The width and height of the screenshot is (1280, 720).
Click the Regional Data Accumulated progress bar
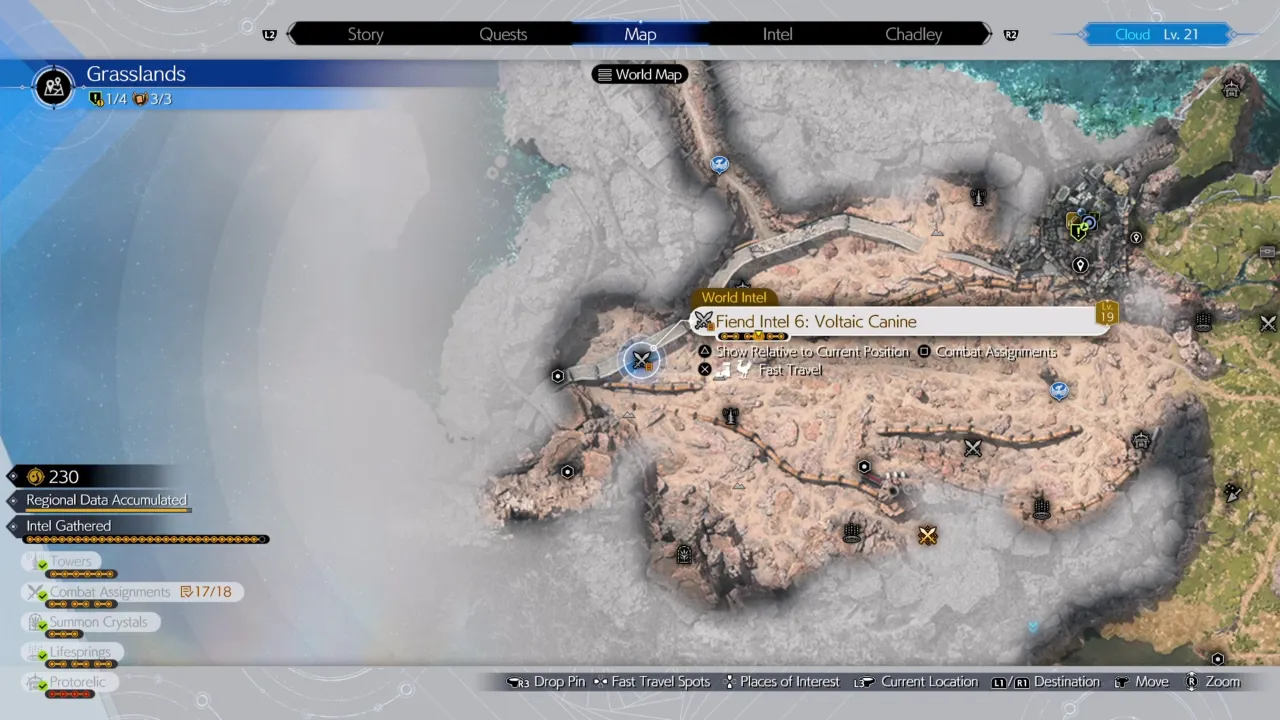click(x=106, y=500)
